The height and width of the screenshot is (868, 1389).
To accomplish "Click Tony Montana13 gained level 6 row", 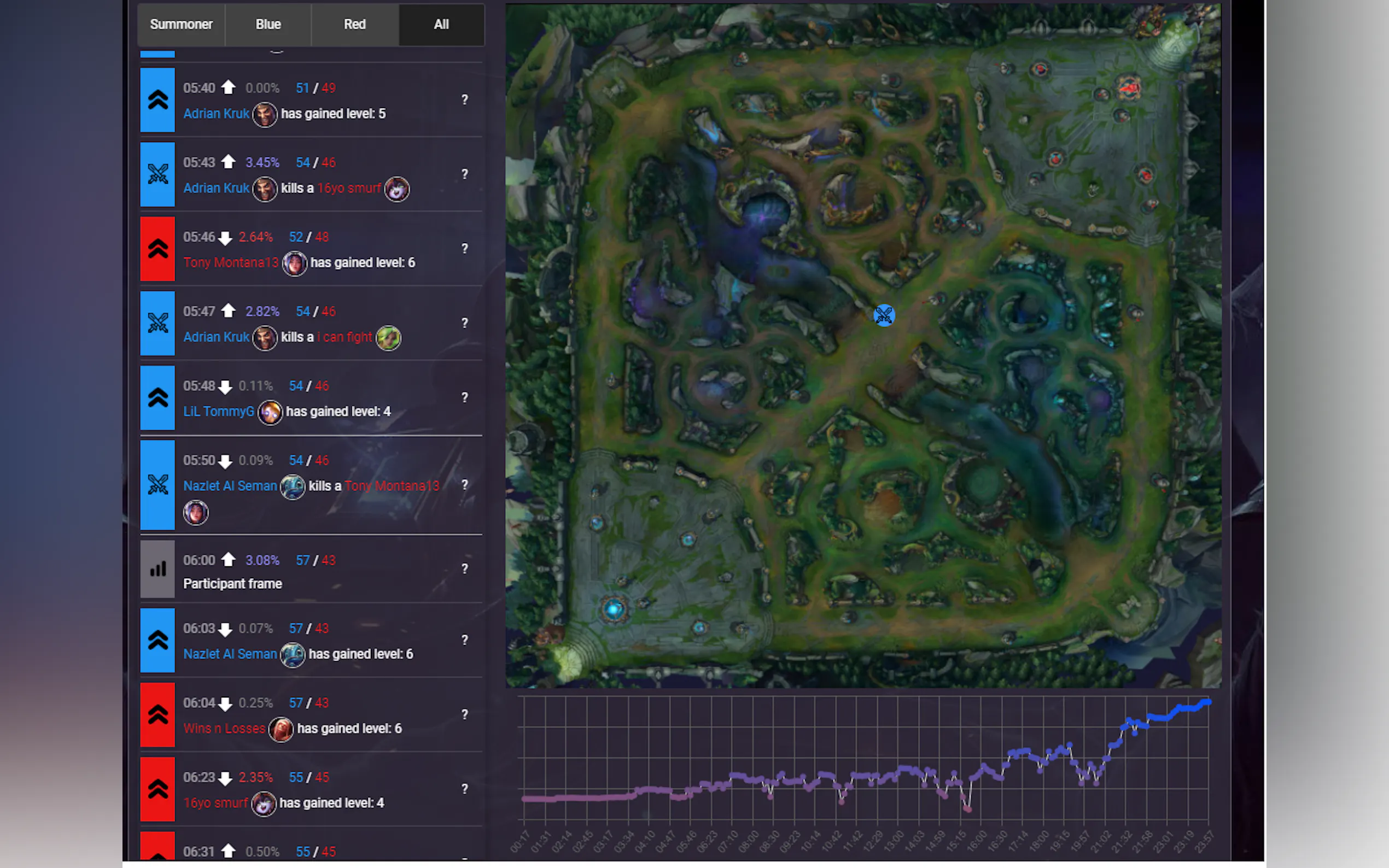I will (x=310, y=250).
